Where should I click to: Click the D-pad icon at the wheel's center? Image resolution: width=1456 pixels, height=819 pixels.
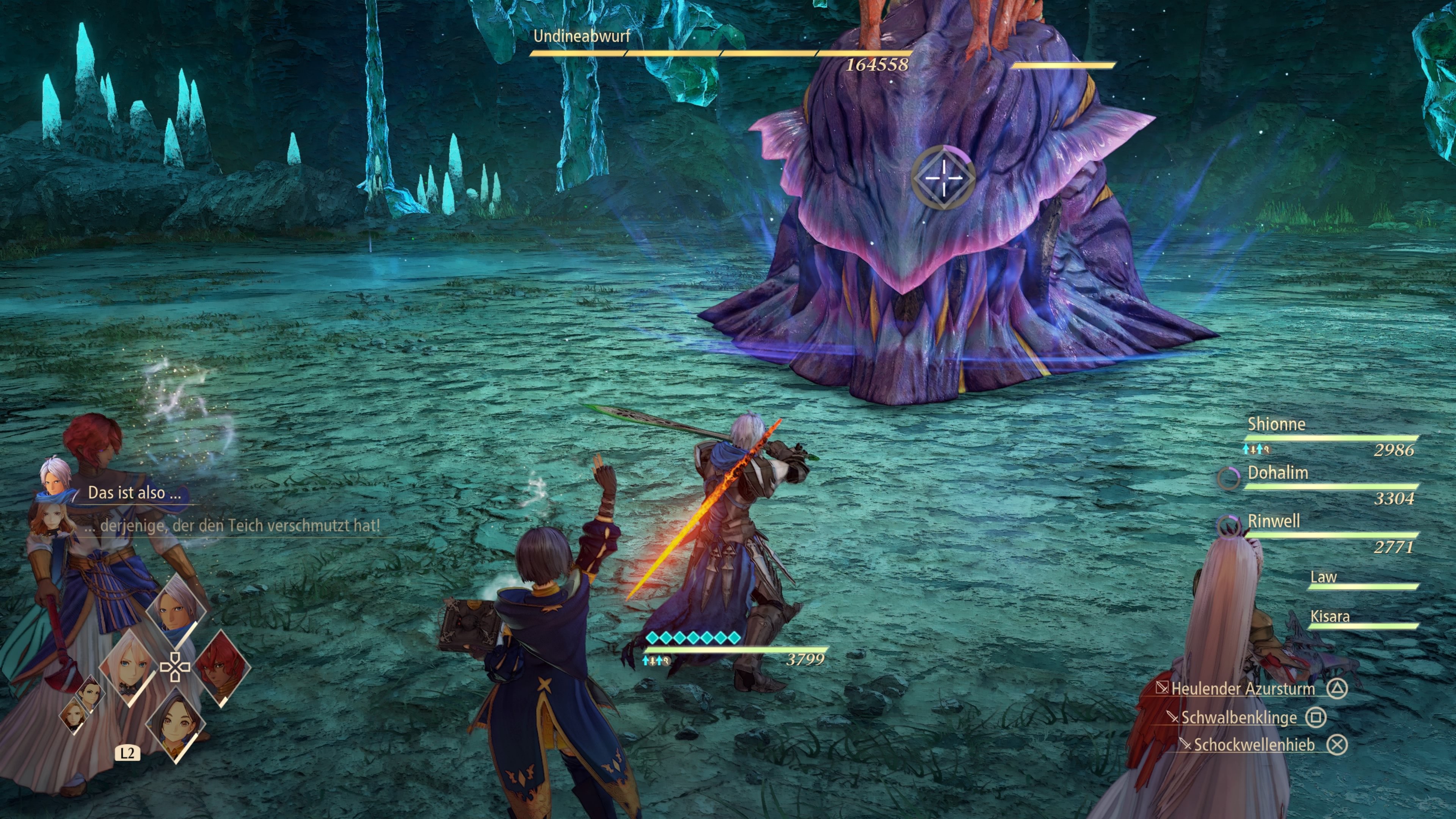pos(175,667)
